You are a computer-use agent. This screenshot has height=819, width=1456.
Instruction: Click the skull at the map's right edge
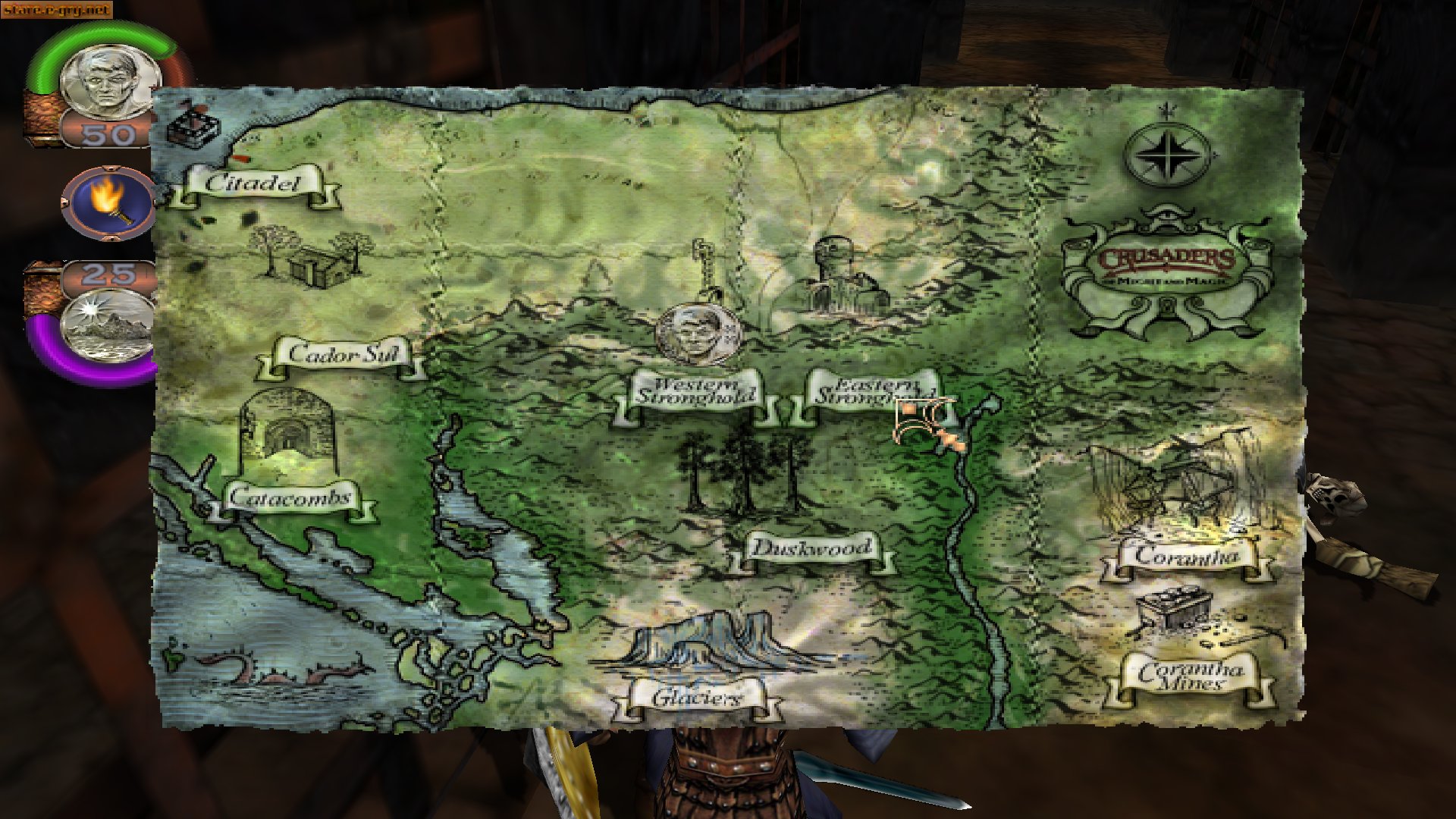point(1335,493)
